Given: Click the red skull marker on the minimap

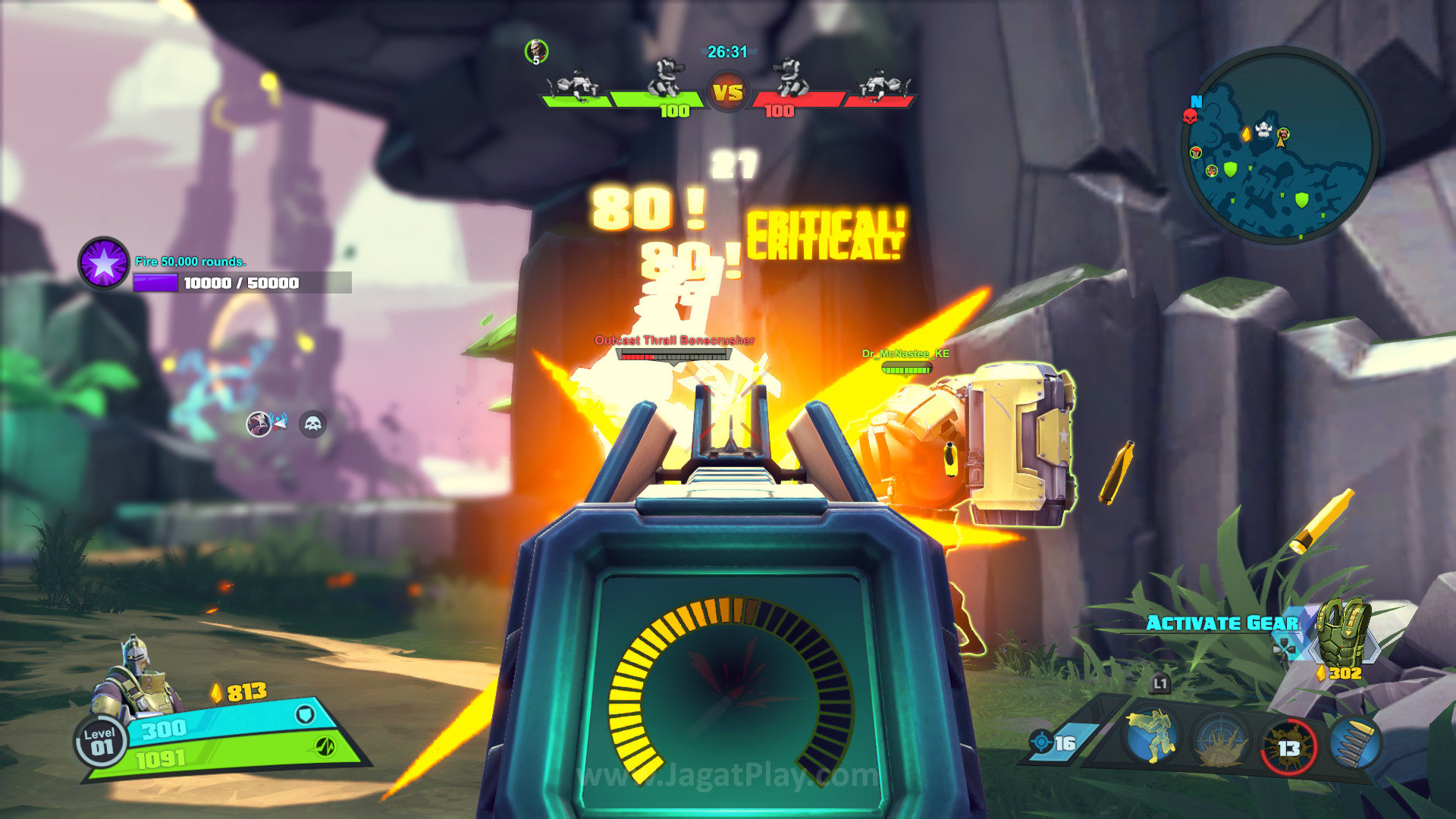Looking at the screenshot, I should [x=1190, y=116].
